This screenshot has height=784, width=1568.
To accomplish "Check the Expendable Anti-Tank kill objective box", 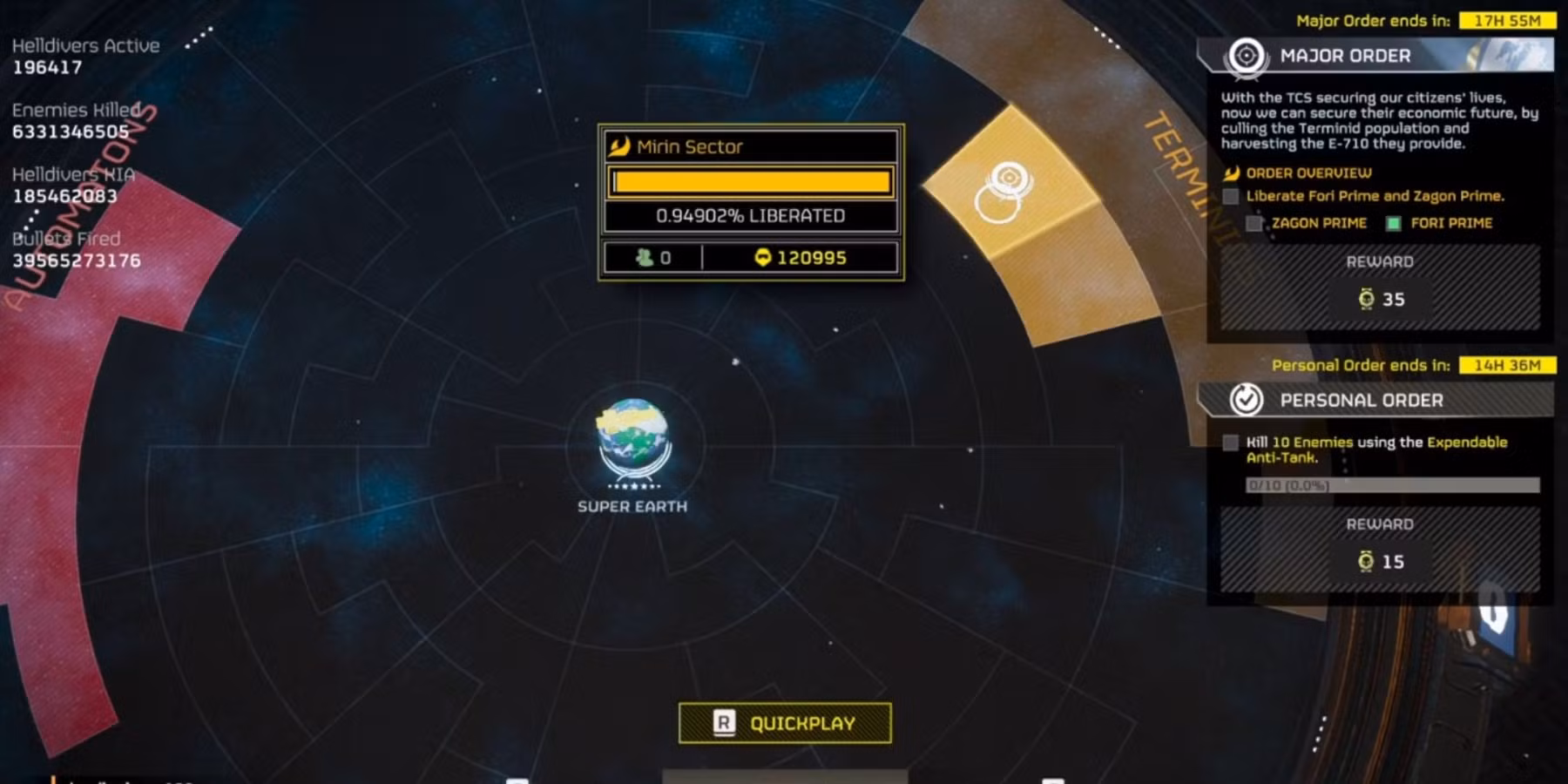I will [x=1232, y=443].
